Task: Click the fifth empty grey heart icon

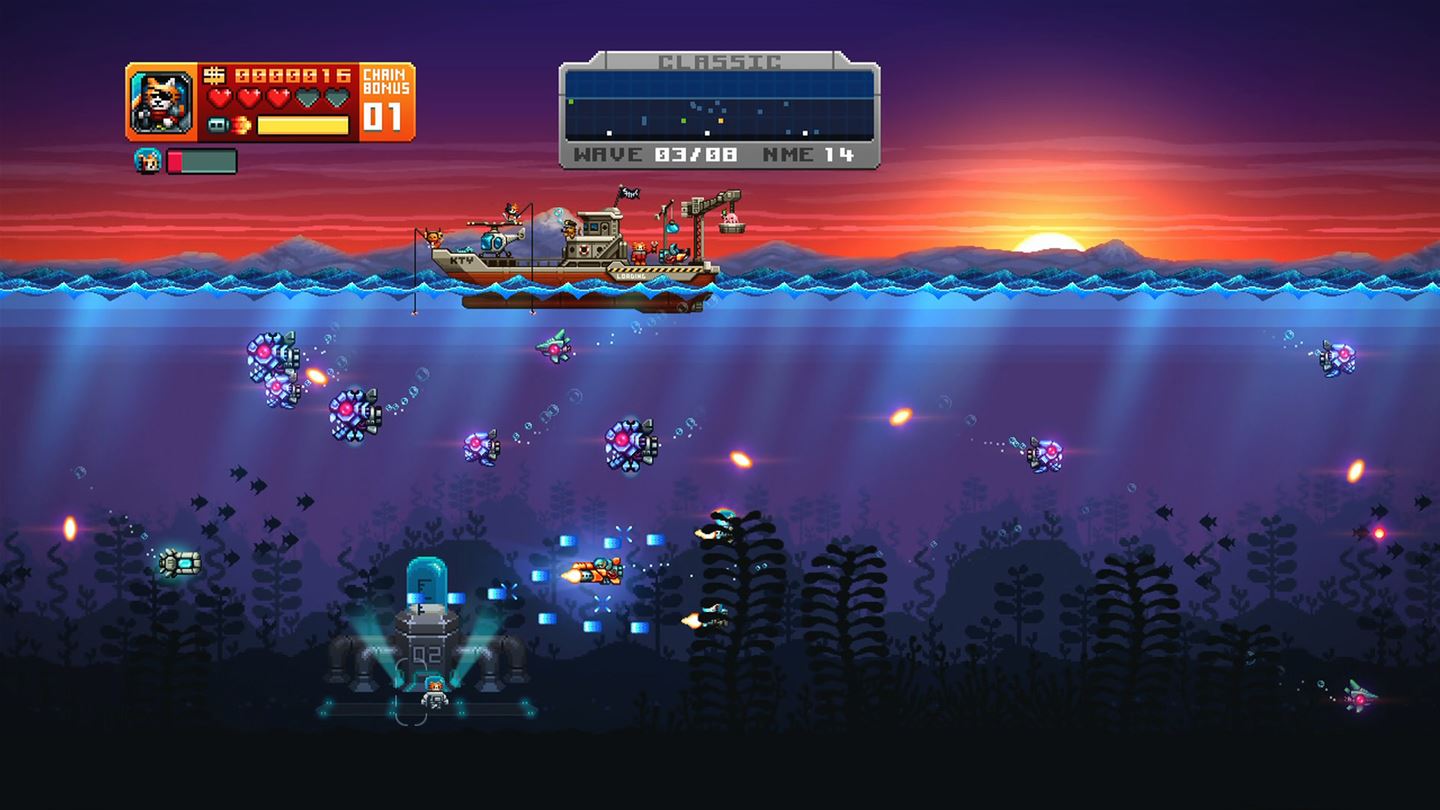Action: 337,98
